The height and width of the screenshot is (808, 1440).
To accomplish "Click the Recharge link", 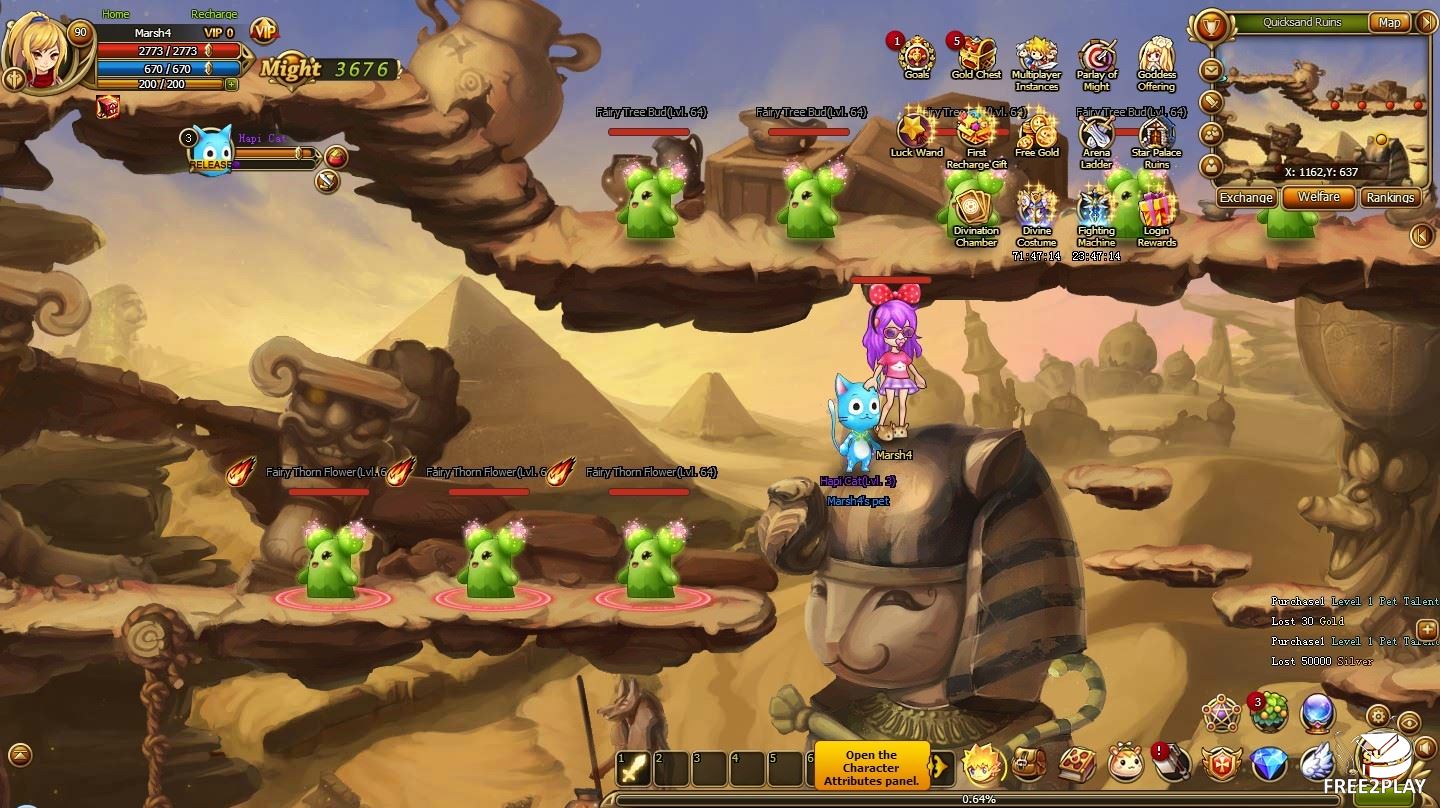I will [214, 14].
